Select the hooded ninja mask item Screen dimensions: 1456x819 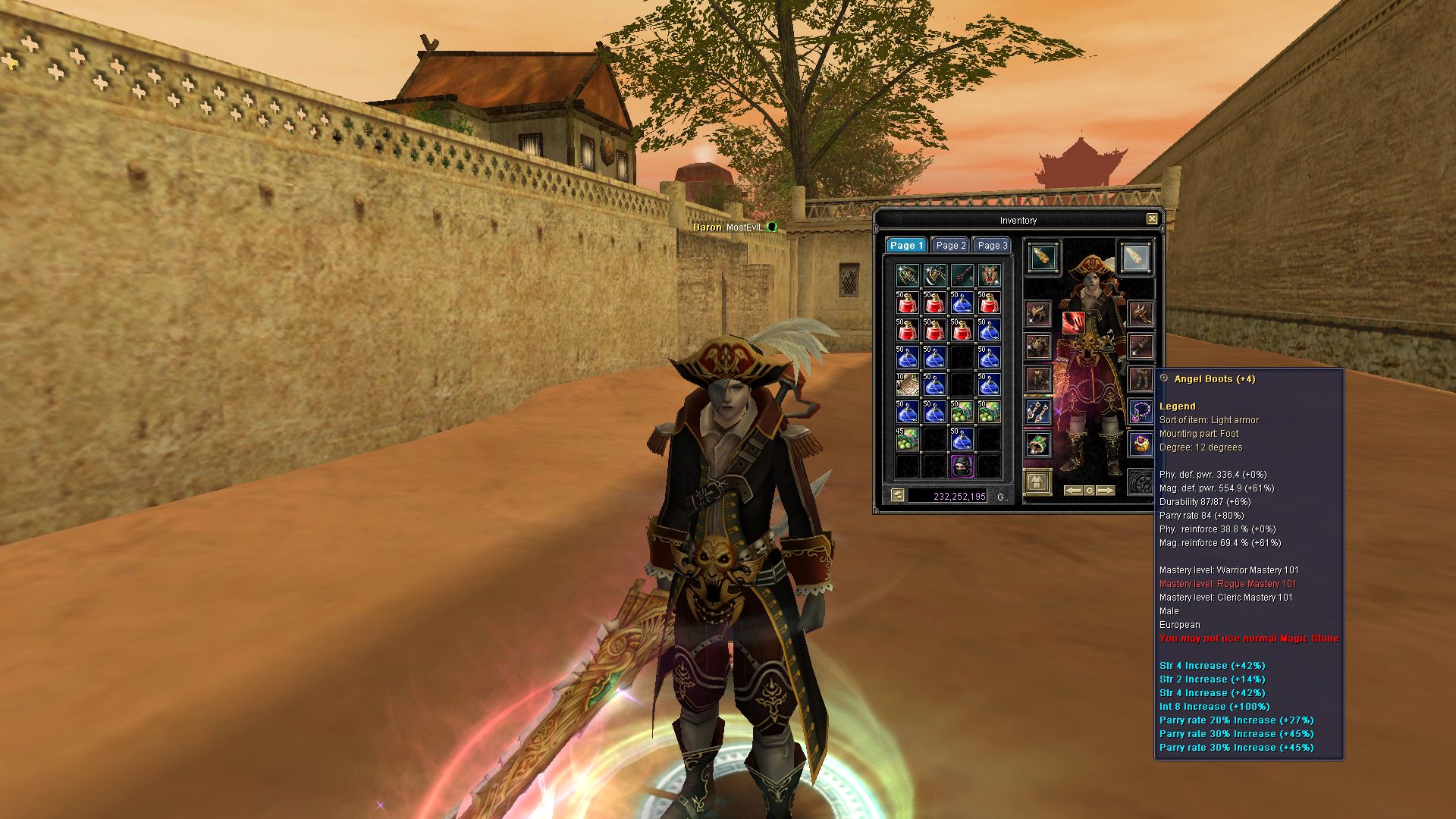[x=962, y=466]
